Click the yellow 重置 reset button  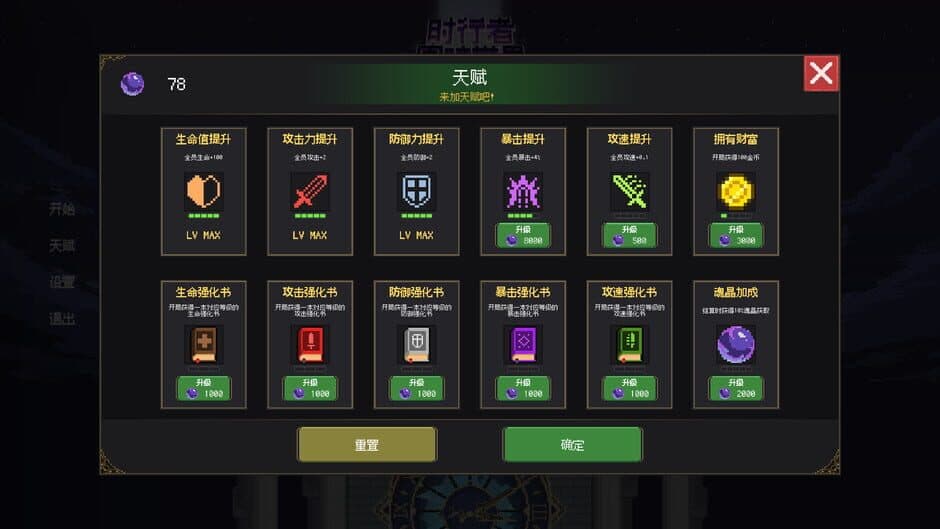pyautogui.click(x=367, y=445)
